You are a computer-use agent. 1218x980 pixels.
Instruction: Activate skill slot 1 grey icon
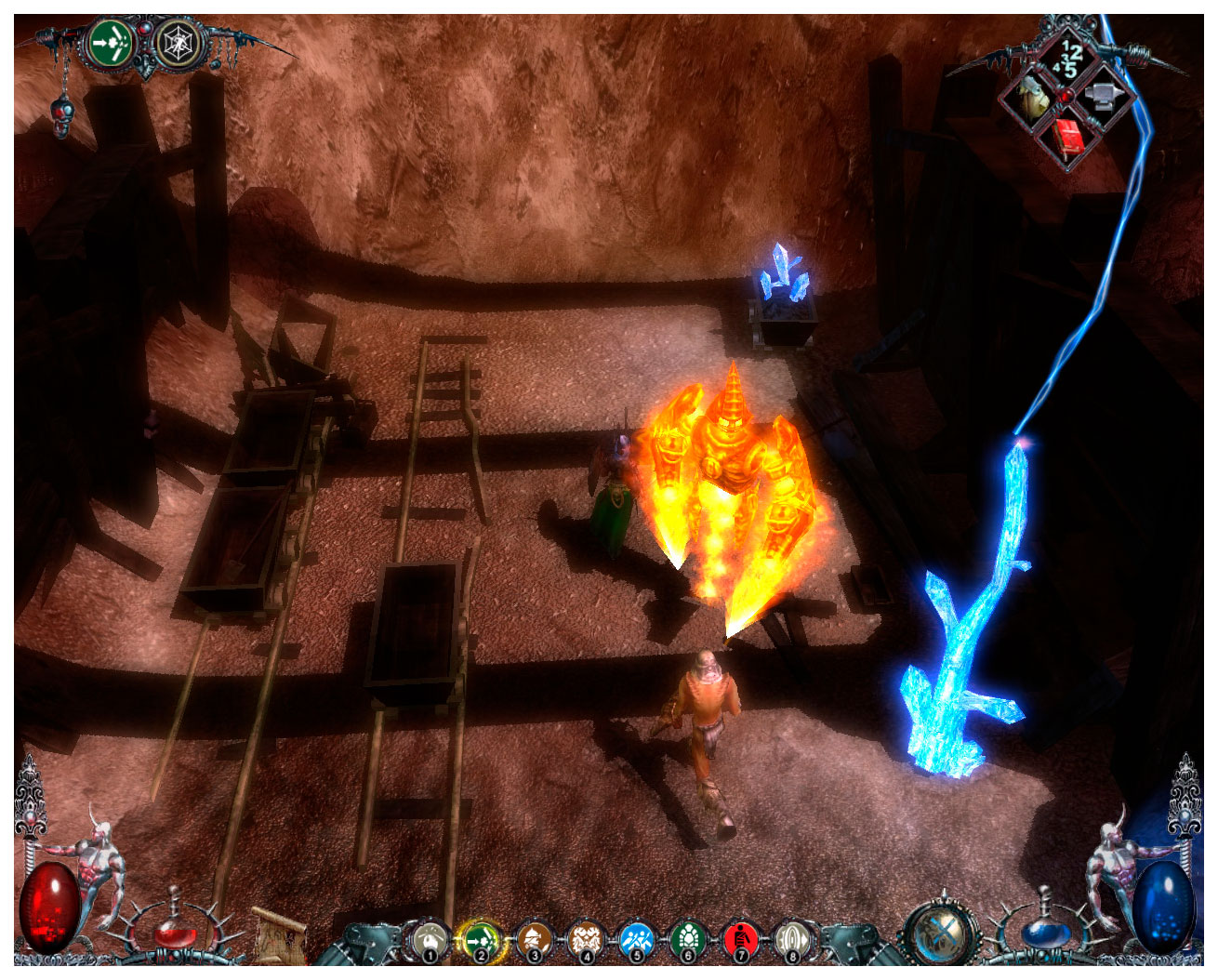coord(429,939)
